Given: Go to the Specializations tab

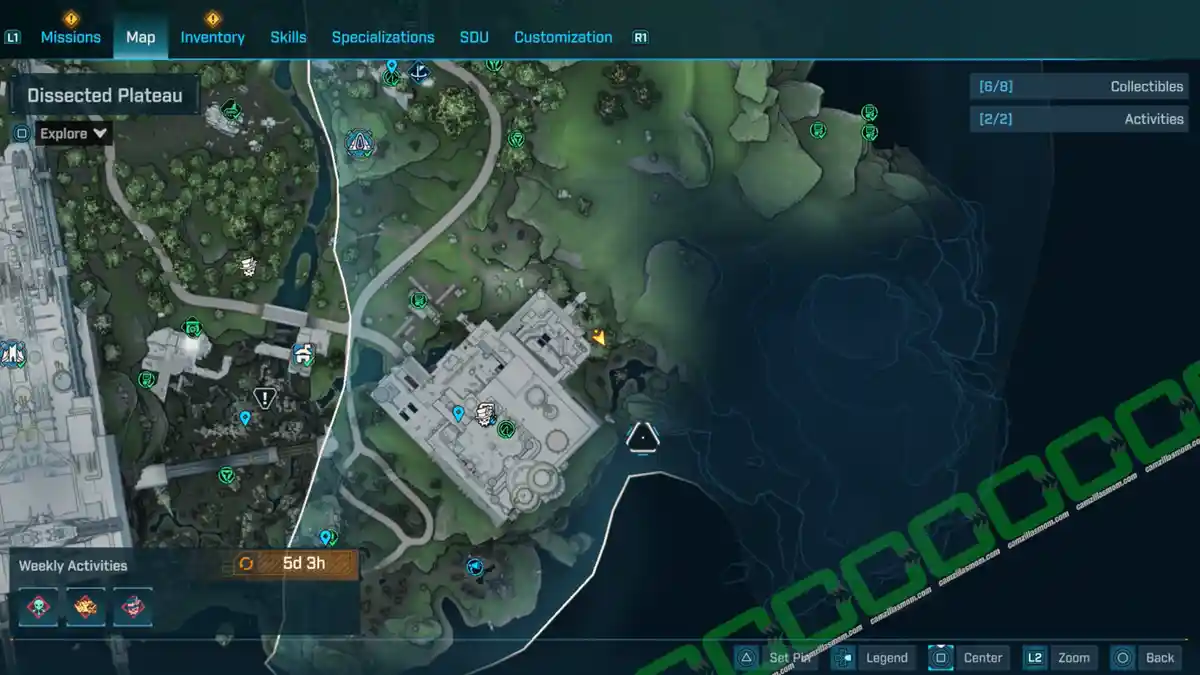Looking at the screenshot, I should [x=383, y=37].
